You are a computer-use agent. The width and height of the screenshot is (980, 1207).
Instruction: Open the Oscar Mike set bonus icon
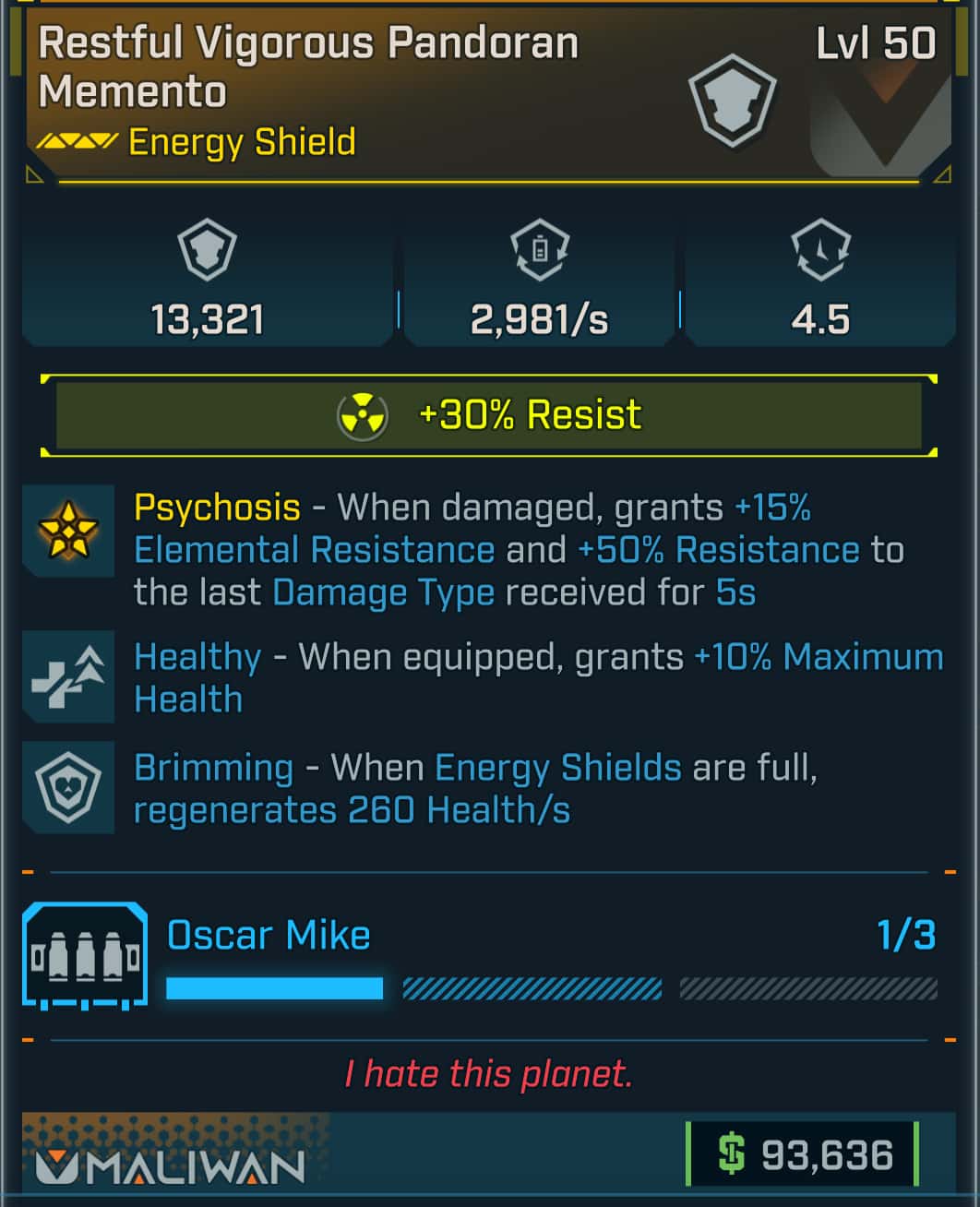point(85,956)
